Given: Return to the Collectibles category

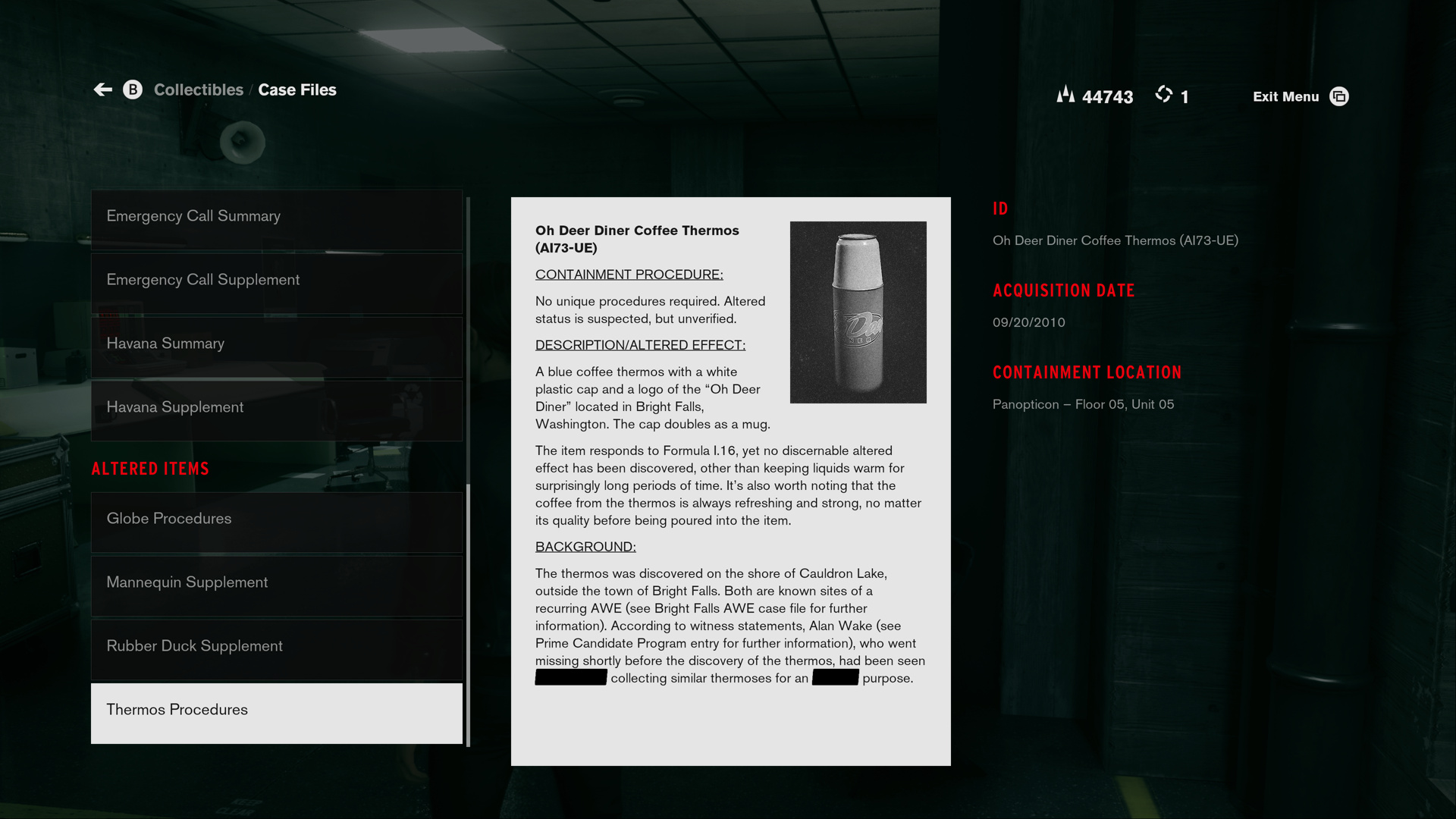Looking at the screenshot, I should pyautogui.click(x=199, y=90).
